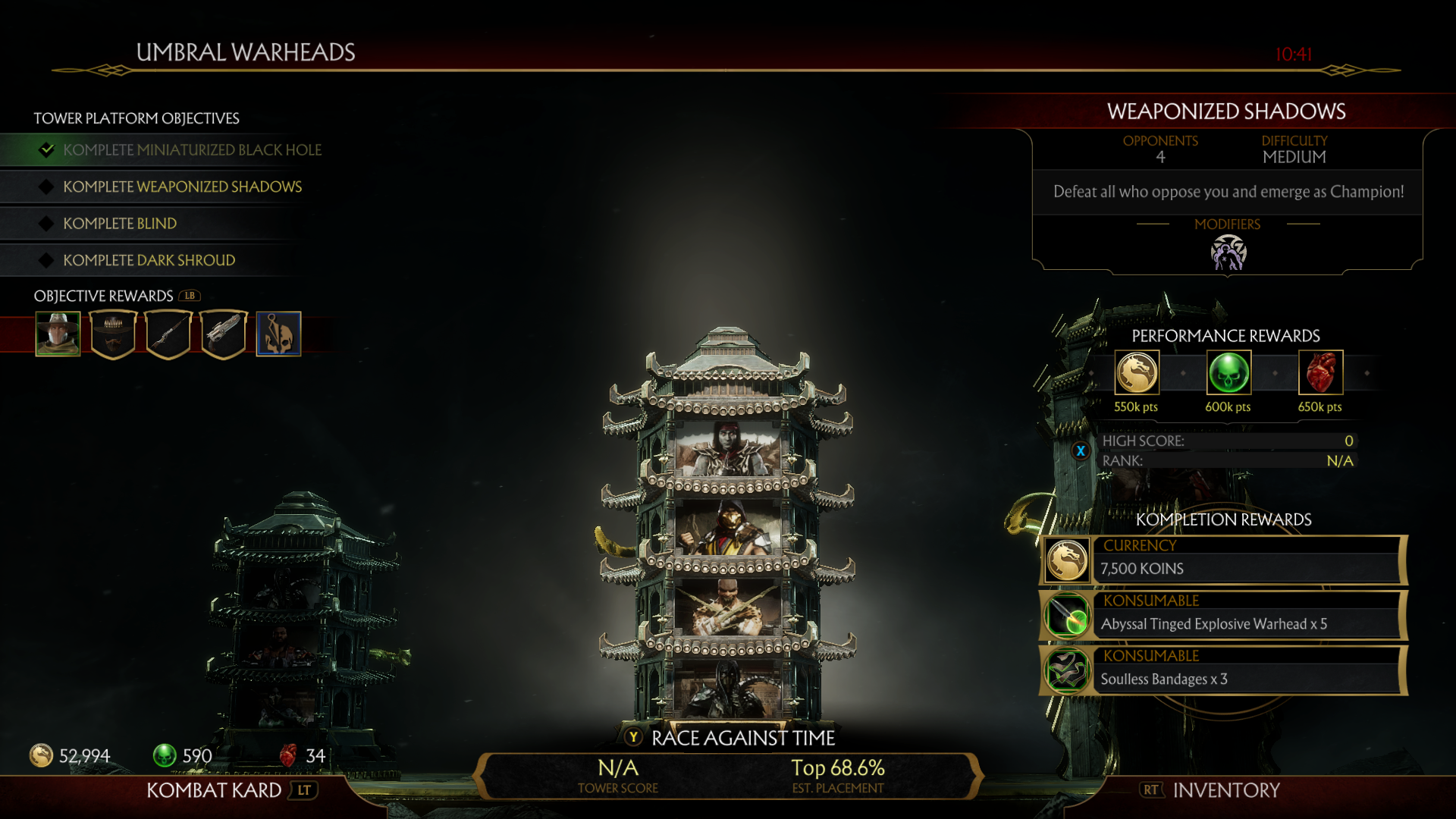This screenshot has width=1456, height=819.
Task: Choose the top opponent tower floor
Action: pos(728,449)
